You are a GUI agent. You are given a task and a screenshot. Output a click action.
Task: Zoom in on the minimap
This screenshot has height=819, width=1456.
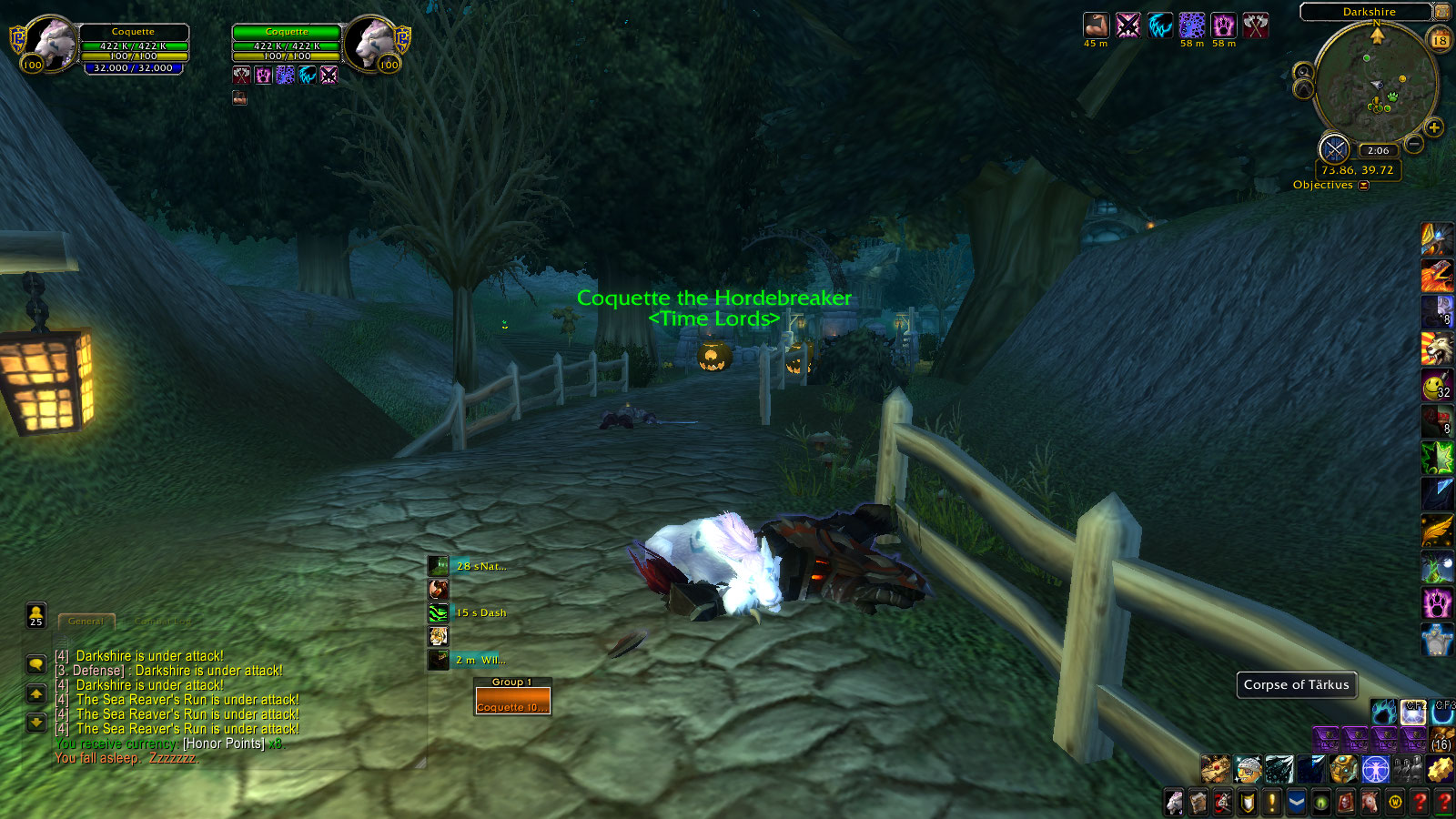click(1434, 127)
